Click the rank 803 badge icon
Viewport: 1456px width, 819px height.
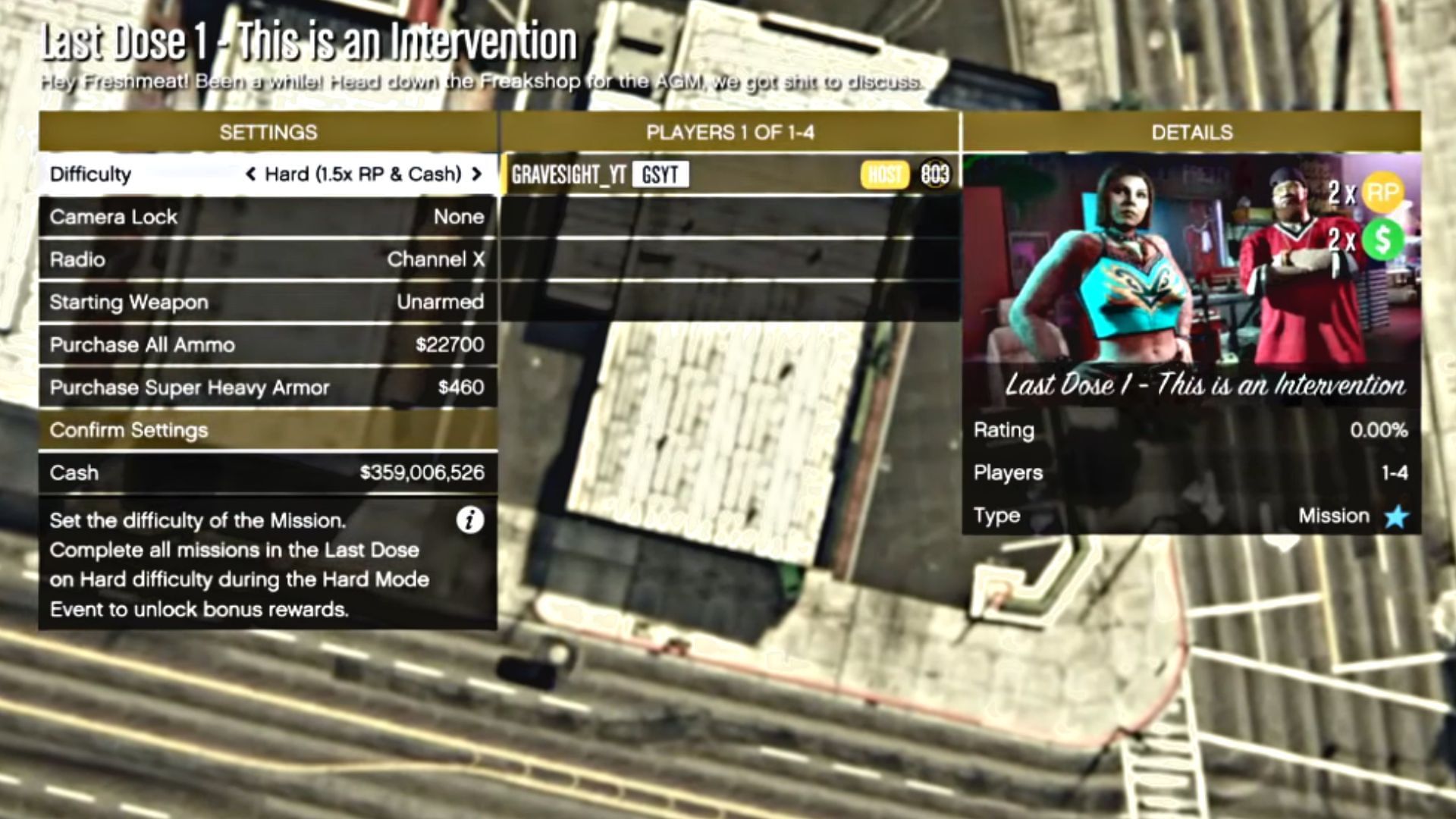tap(934, 175)
